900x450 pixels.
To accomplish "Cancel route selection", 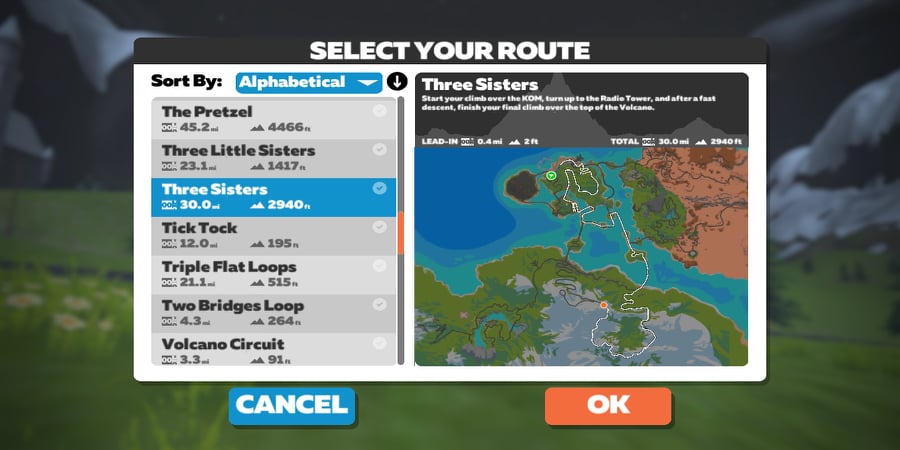I will pos(291,405).
